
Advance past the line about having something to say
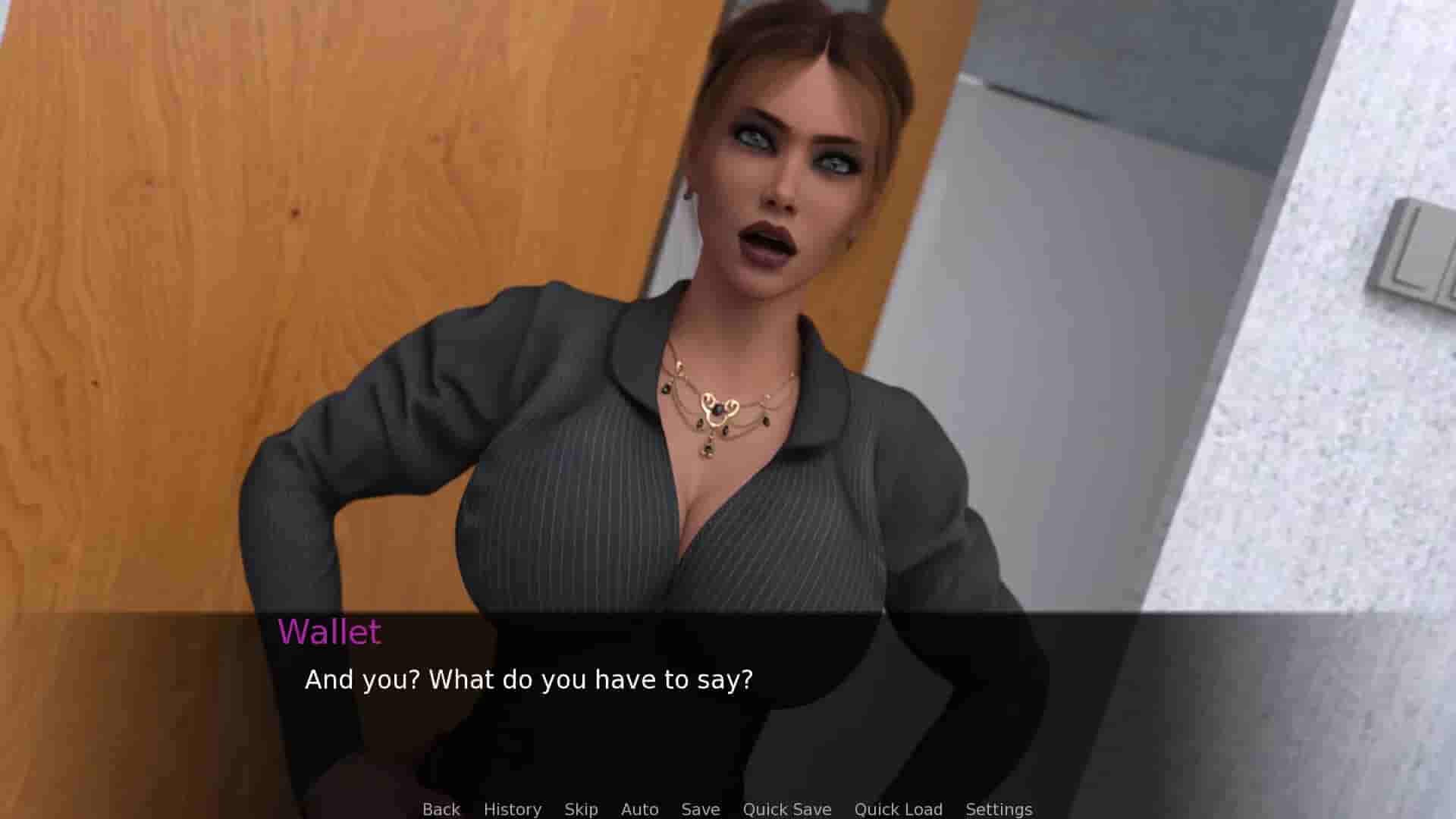529,680
